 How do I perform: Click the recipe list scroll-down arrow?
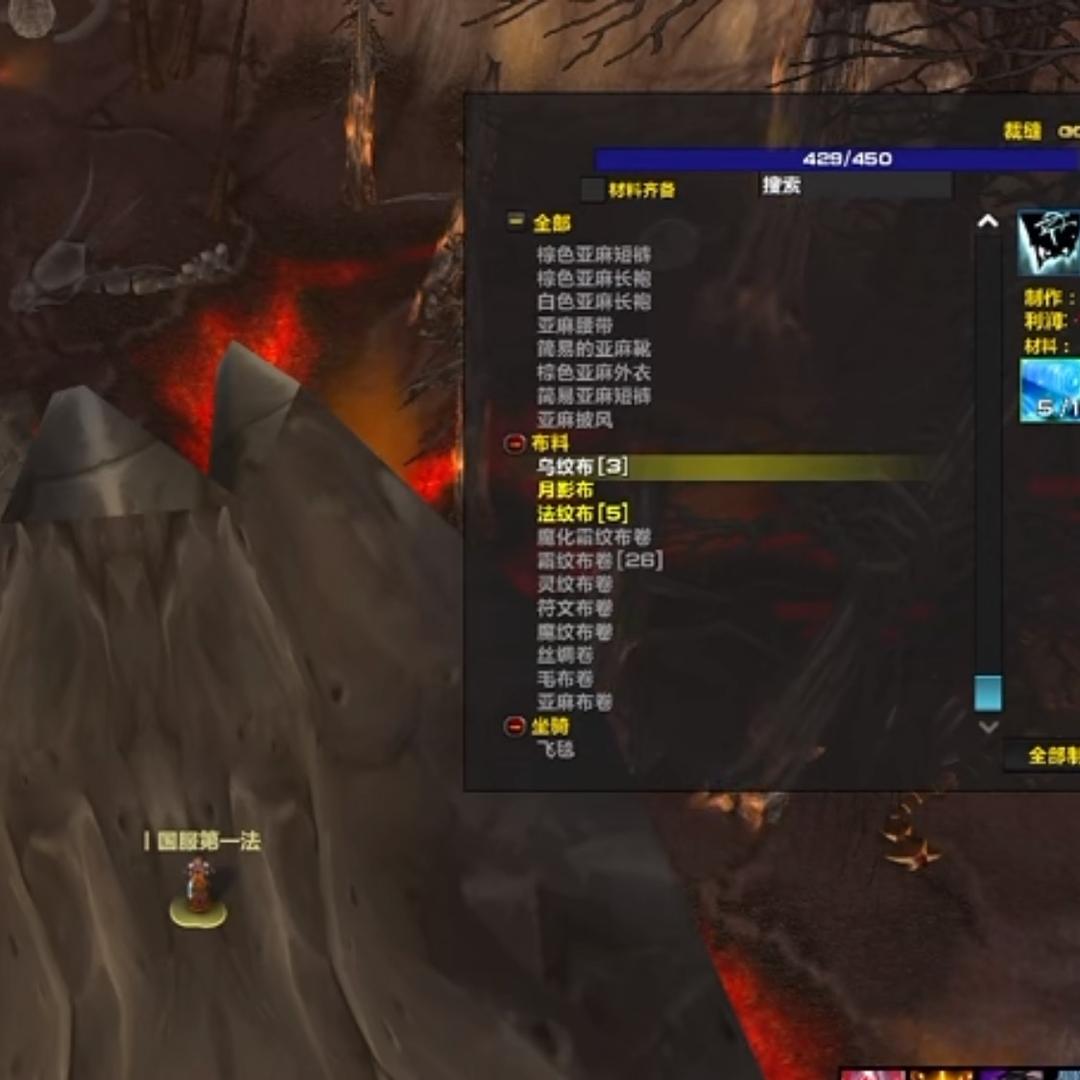pyautogui.click(x=988, y=727)
